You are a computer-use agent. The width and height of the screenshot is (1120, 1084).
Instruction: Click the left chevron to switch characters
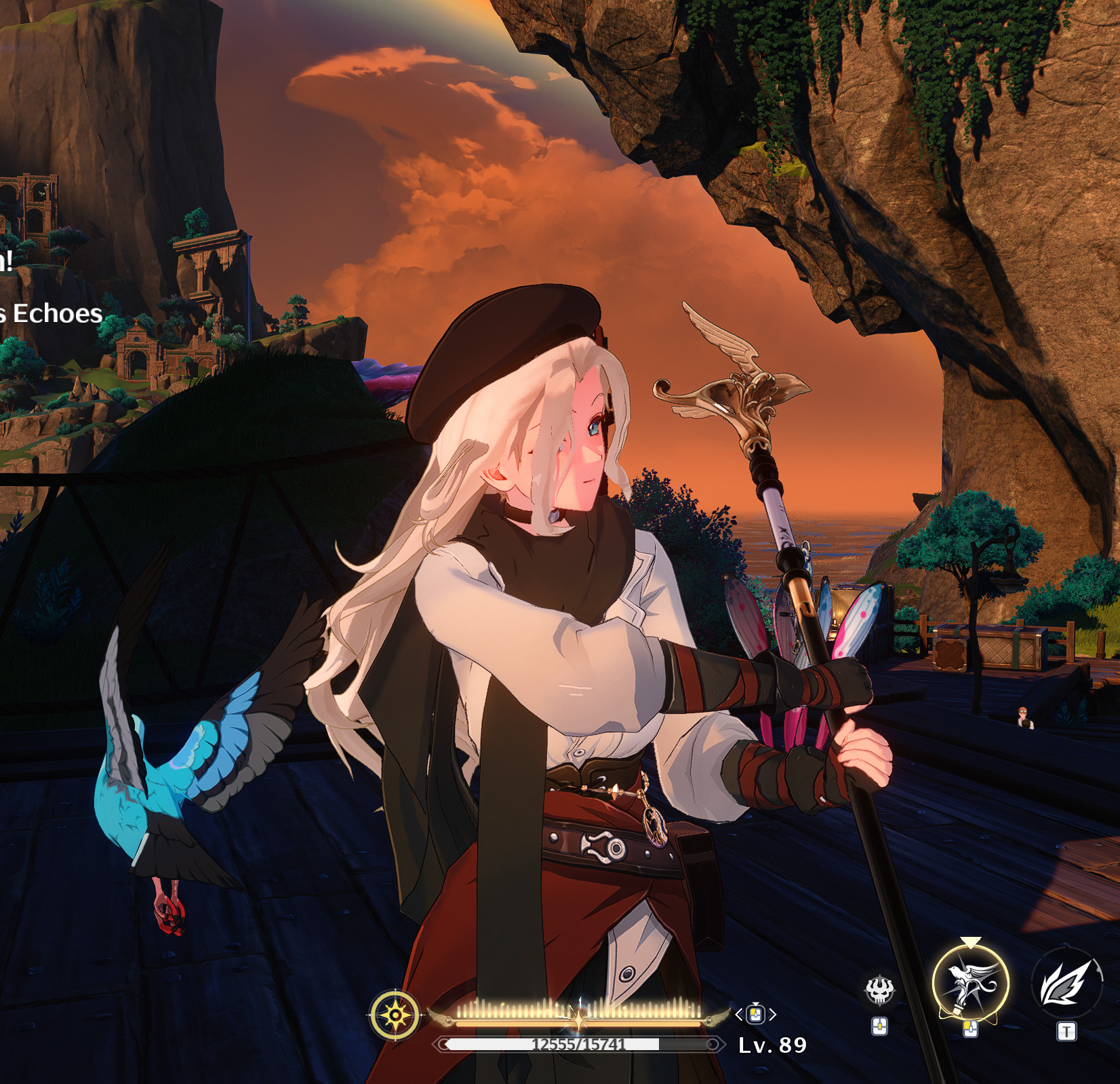click(738, 1013)
